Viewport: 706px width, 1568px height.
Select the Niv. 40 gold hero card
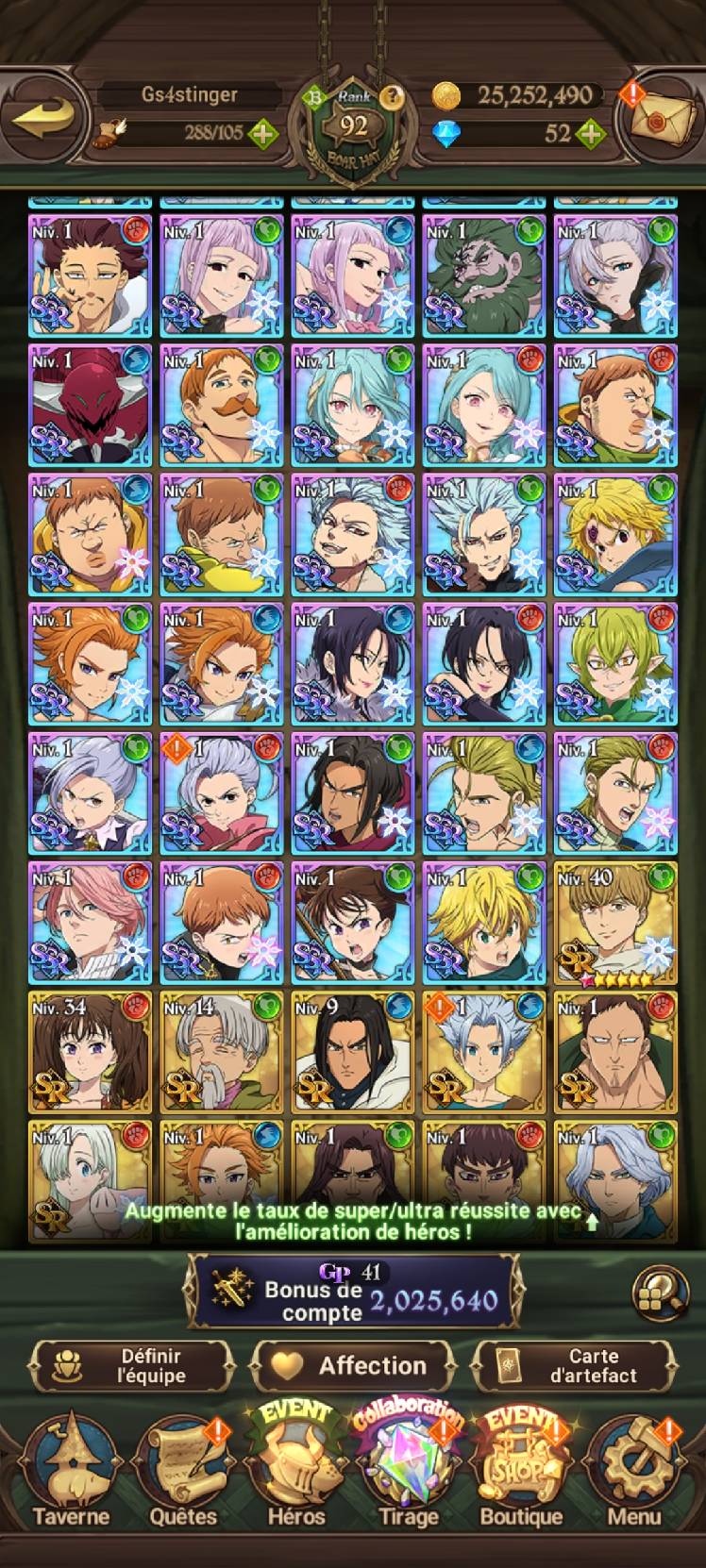[x=615, y=923]
